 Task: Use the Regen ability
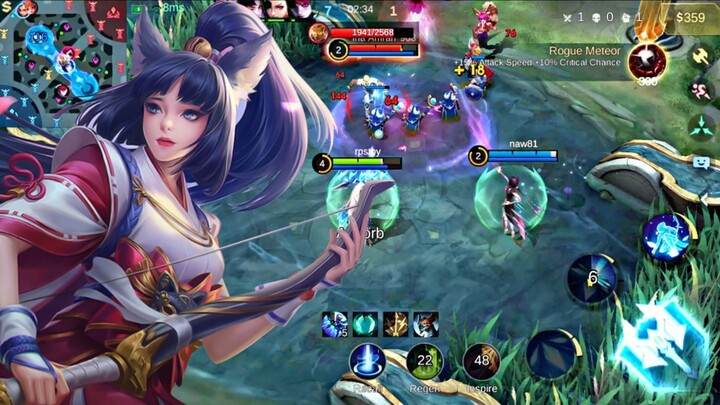(x=424, y=361)
